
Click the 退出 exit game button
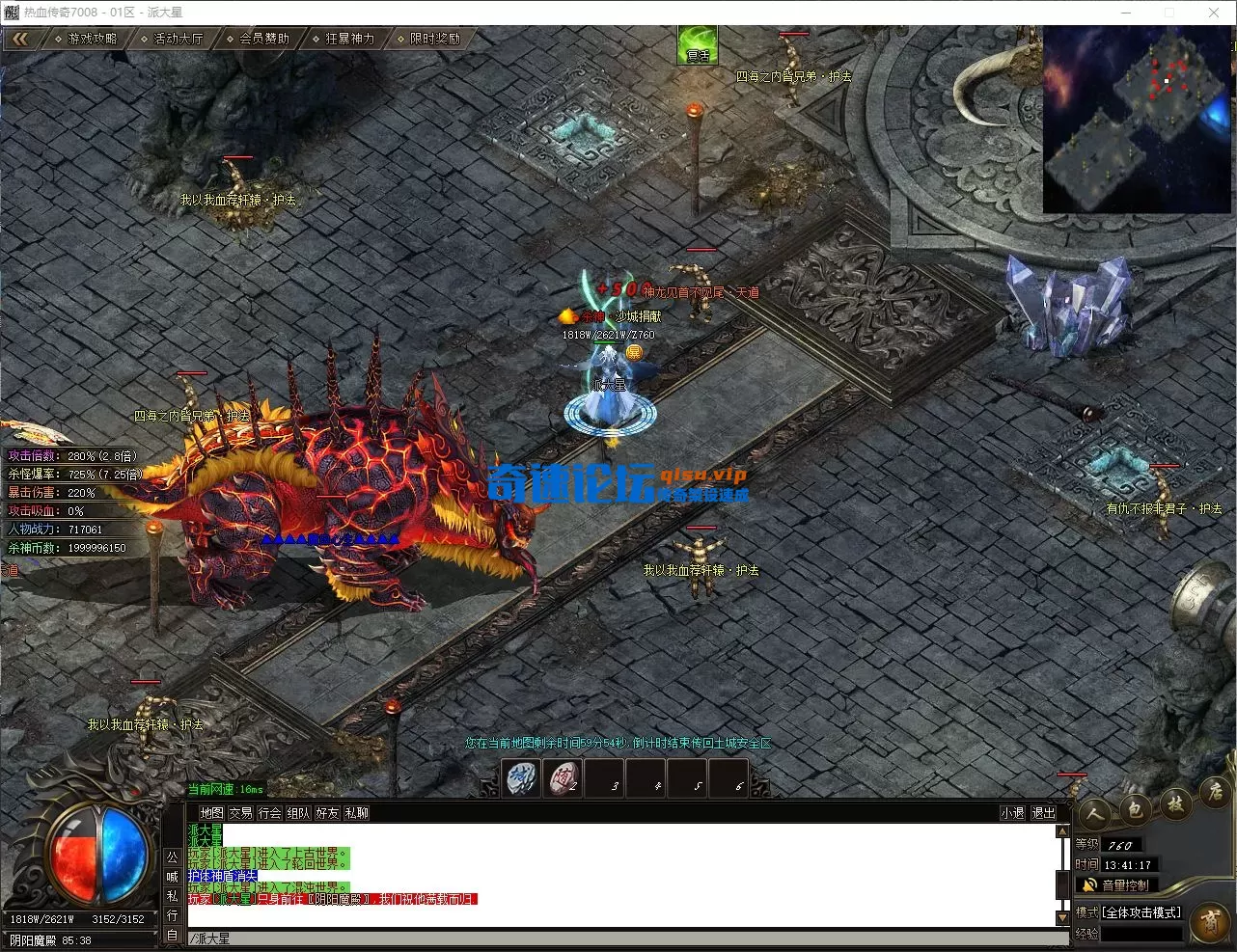point(1043,813)
